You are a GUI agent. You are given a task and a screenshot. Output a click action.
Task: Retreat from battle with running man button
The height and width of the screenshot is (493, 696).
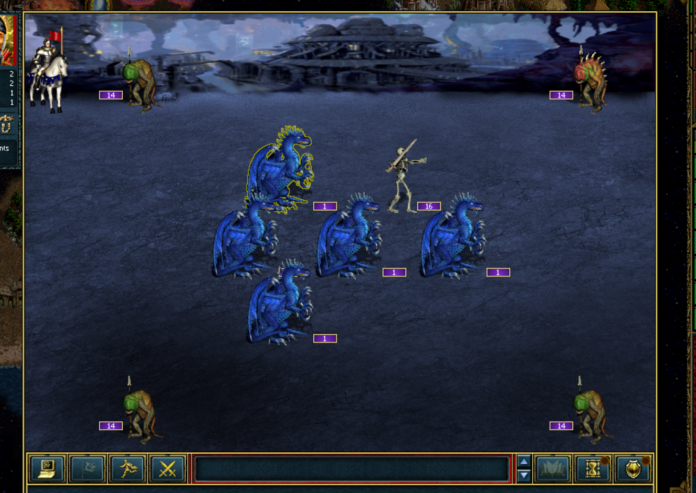click(x=126, y=468)
